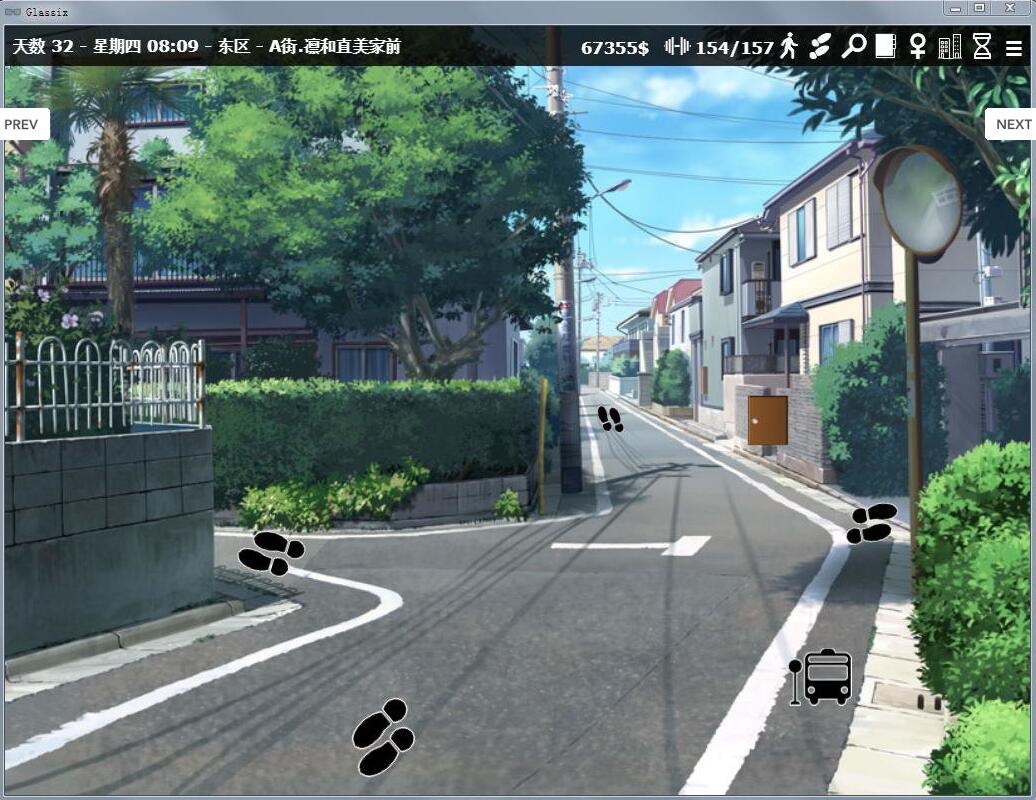
Task: Take the footprints beside the traffic mirror pole
Action: point(872,523)
